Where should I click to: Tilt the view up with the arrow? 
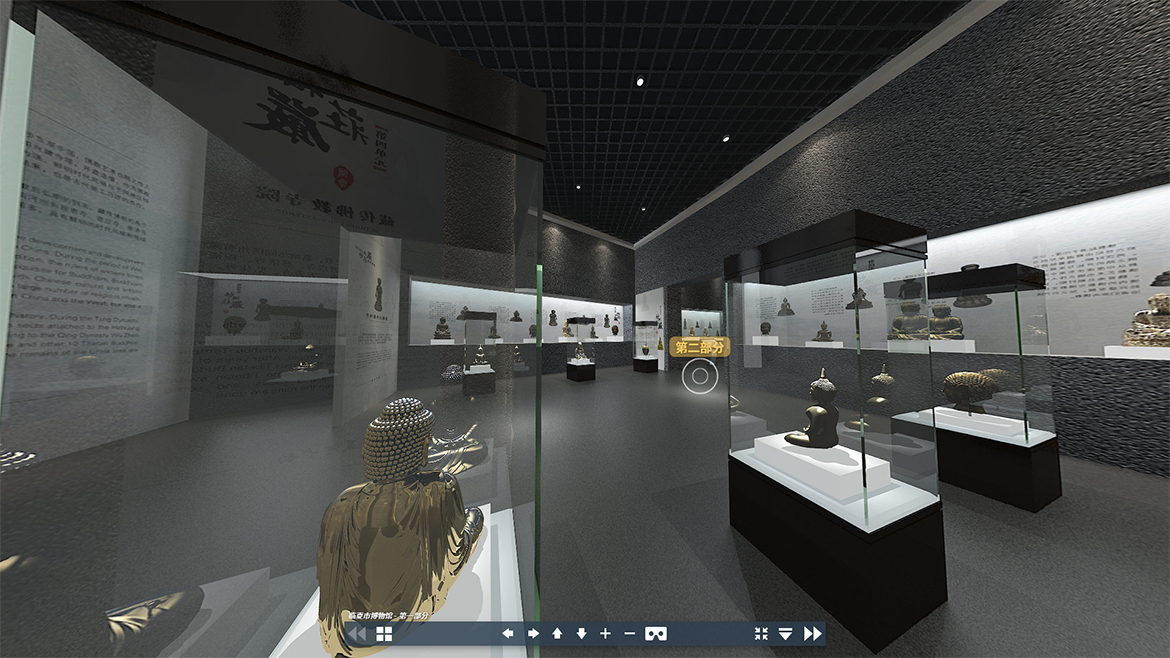557,633
